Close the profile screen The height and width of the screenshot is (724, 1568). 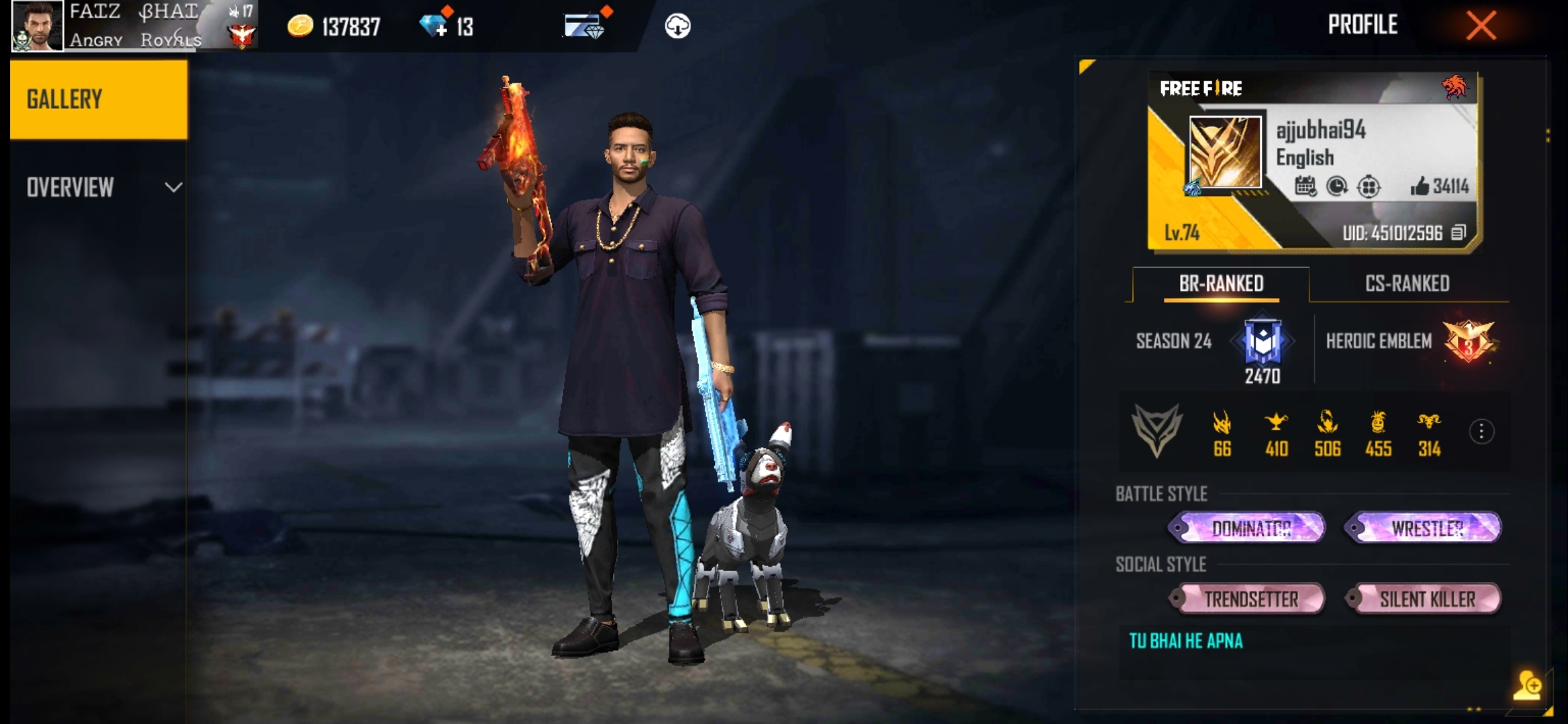[1481, 26]
